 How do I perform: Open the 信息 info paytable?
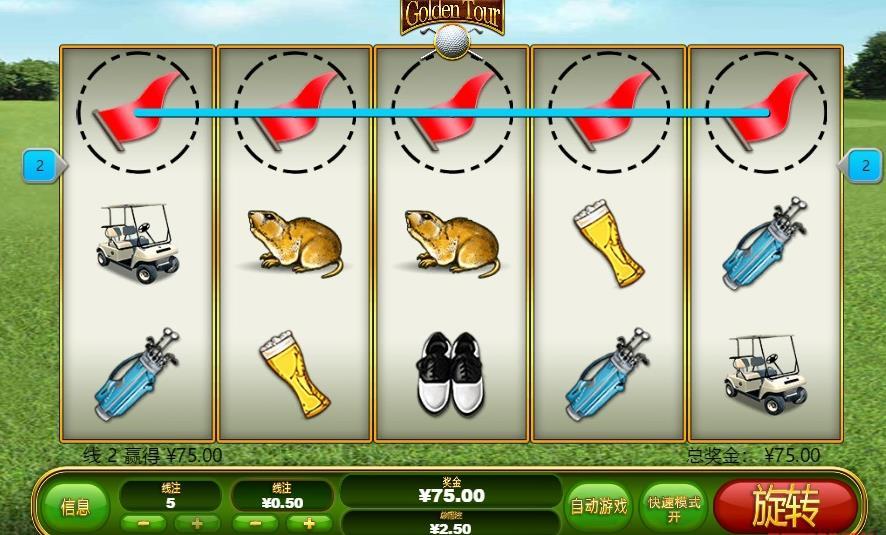click(x=76, y=507)
